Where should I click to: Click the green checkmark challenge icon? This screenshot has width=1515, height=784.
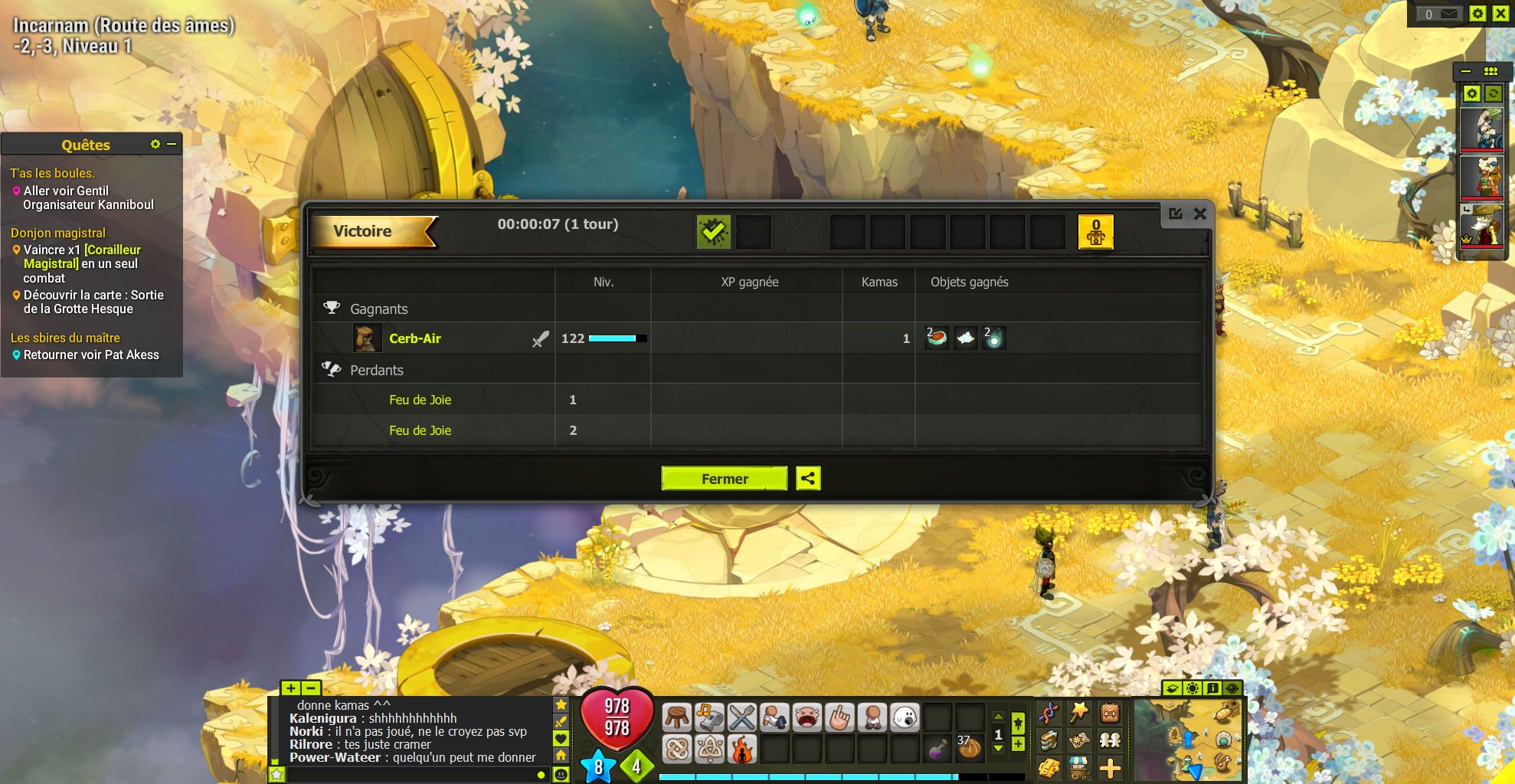tap(713, 231)
